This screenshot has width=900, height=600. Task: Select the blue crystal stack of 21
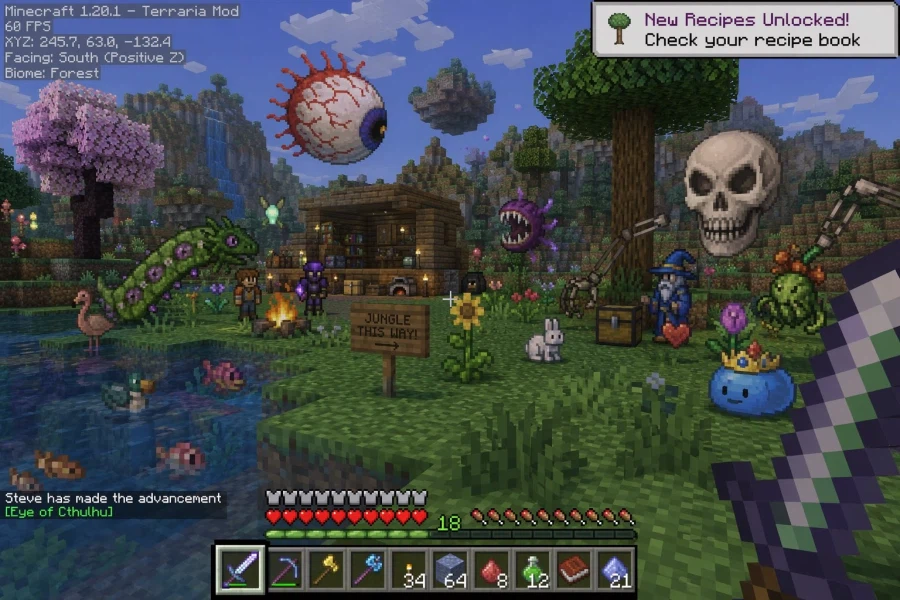click(x=615, y=569)
